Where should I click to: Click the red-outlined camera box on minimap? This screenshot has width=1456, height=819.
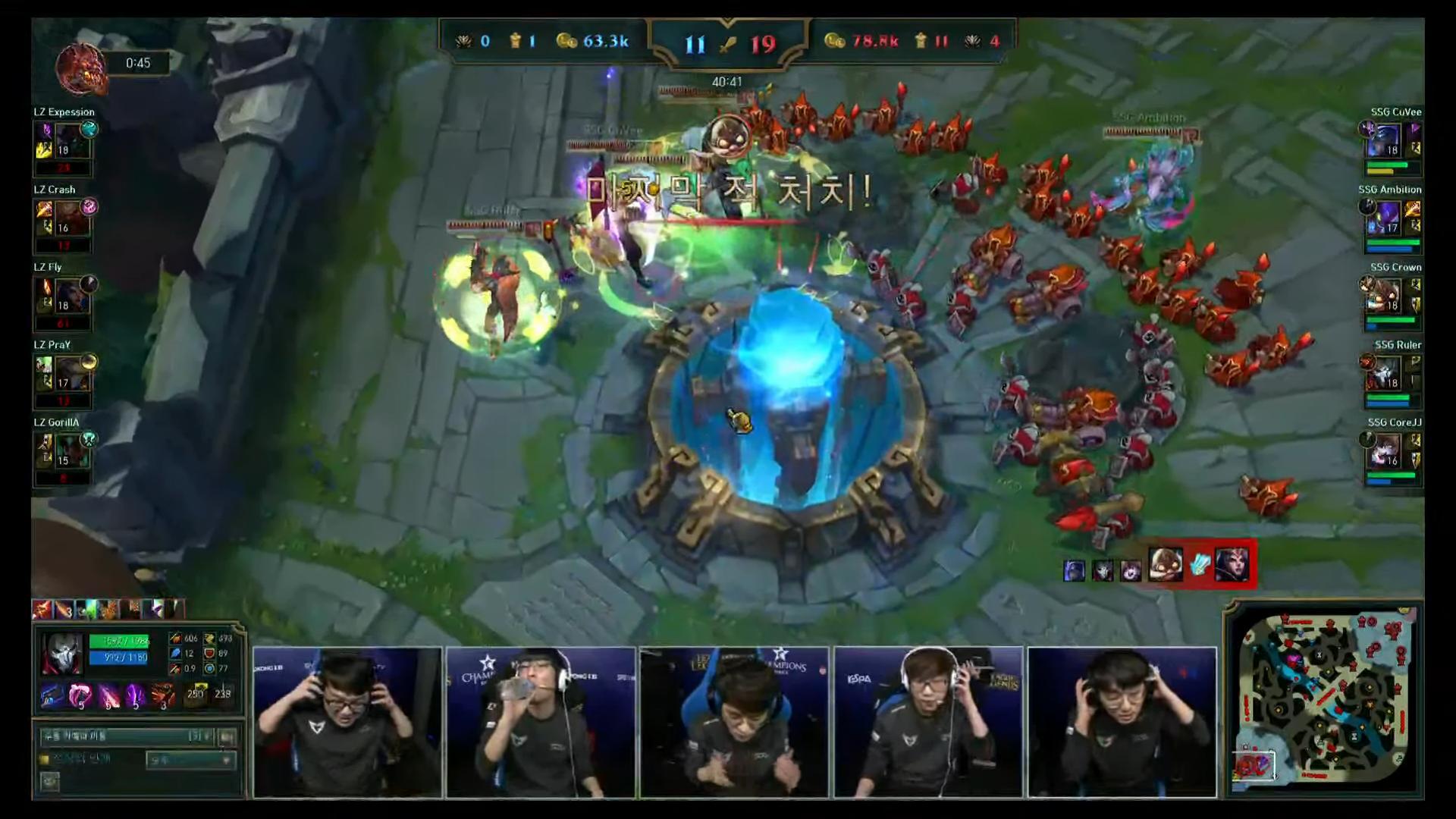click(x=1253, y=767)
